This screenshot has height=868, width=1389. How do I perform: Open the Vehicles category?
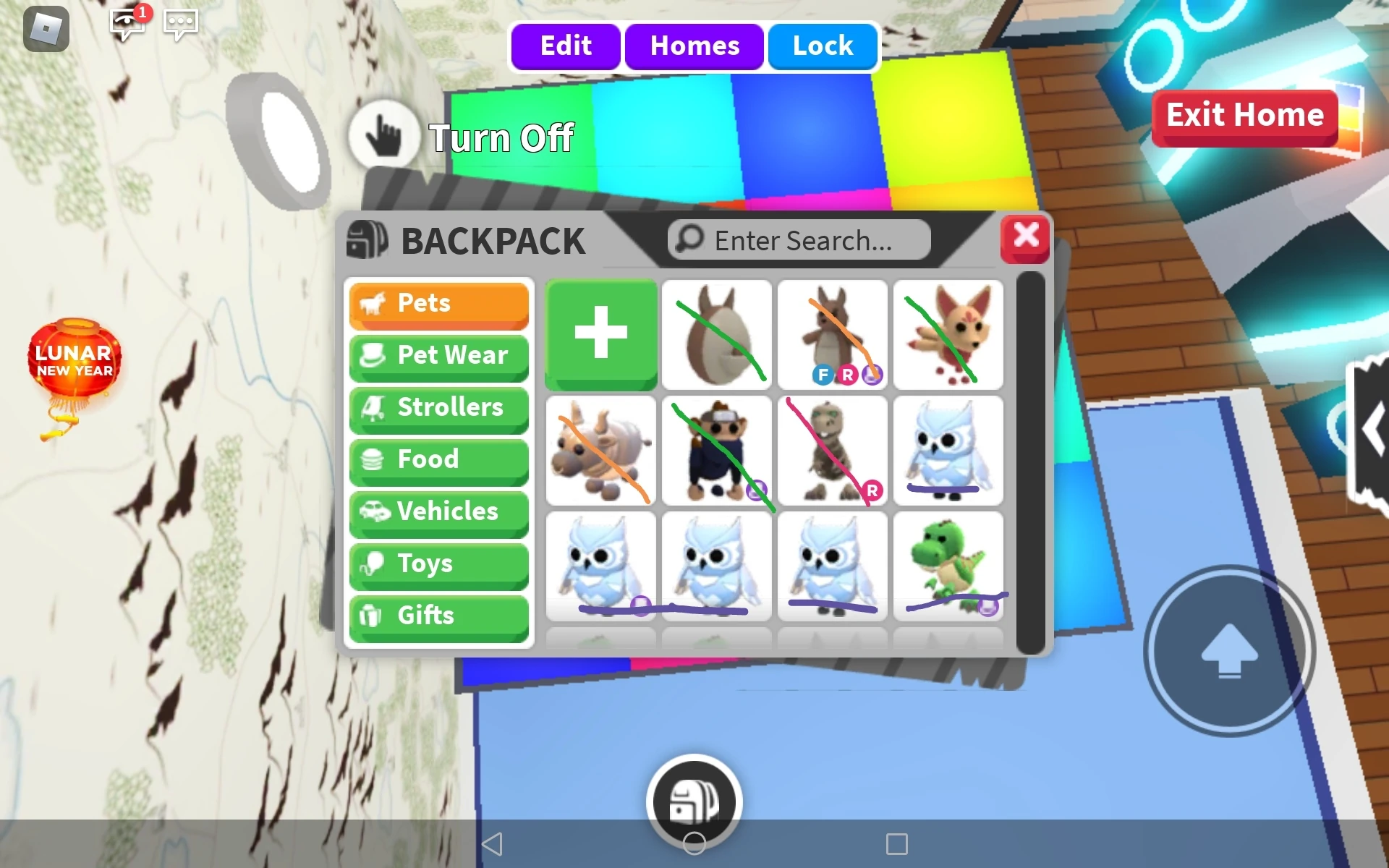[x=439, y=512]
